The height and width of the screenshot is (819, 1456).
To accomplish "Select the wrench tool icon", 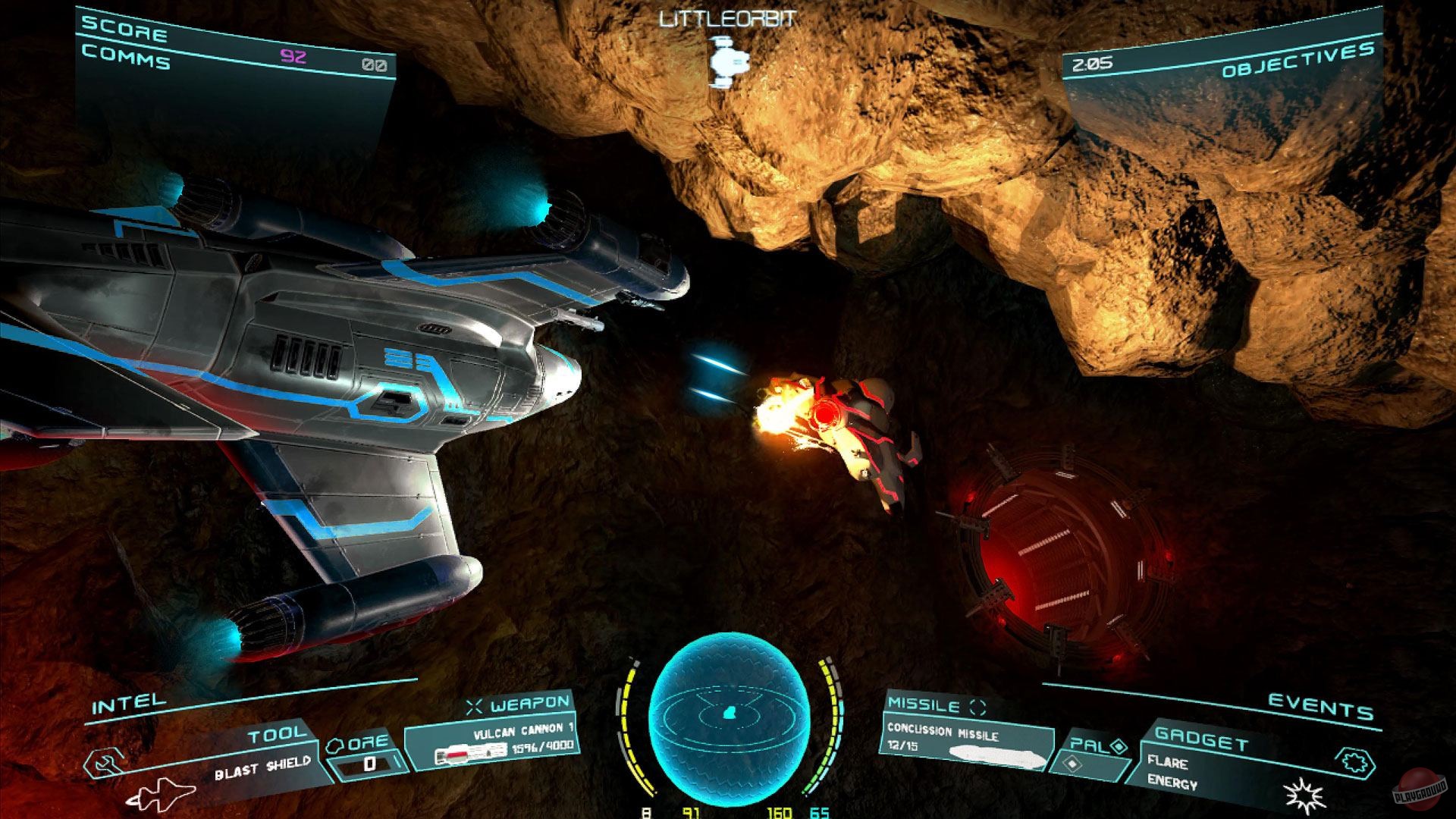I will coord(103,761).
